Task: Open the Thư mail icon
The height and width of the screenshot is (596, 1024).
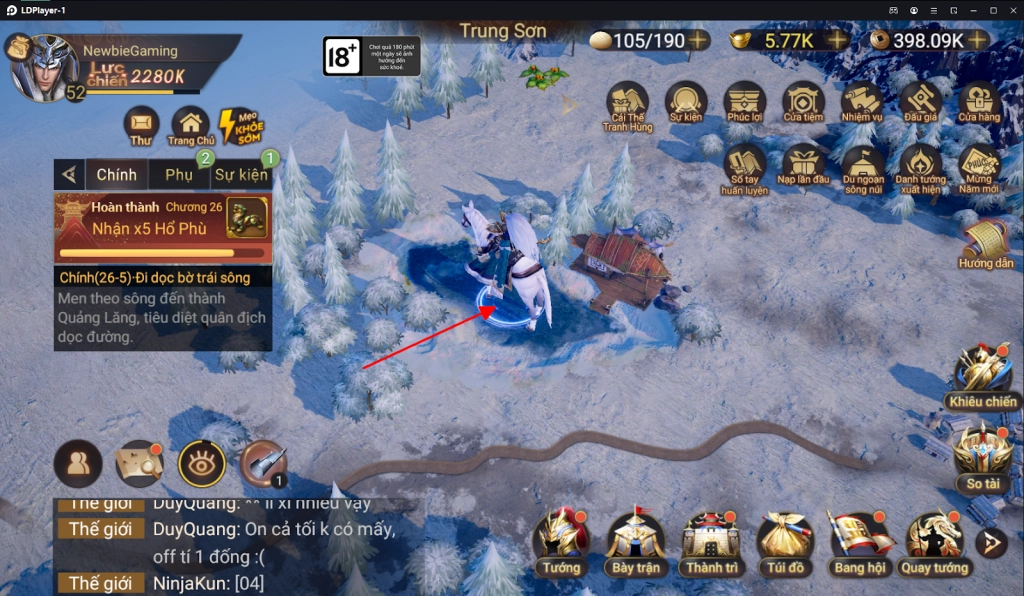Action: pos(141,124)
